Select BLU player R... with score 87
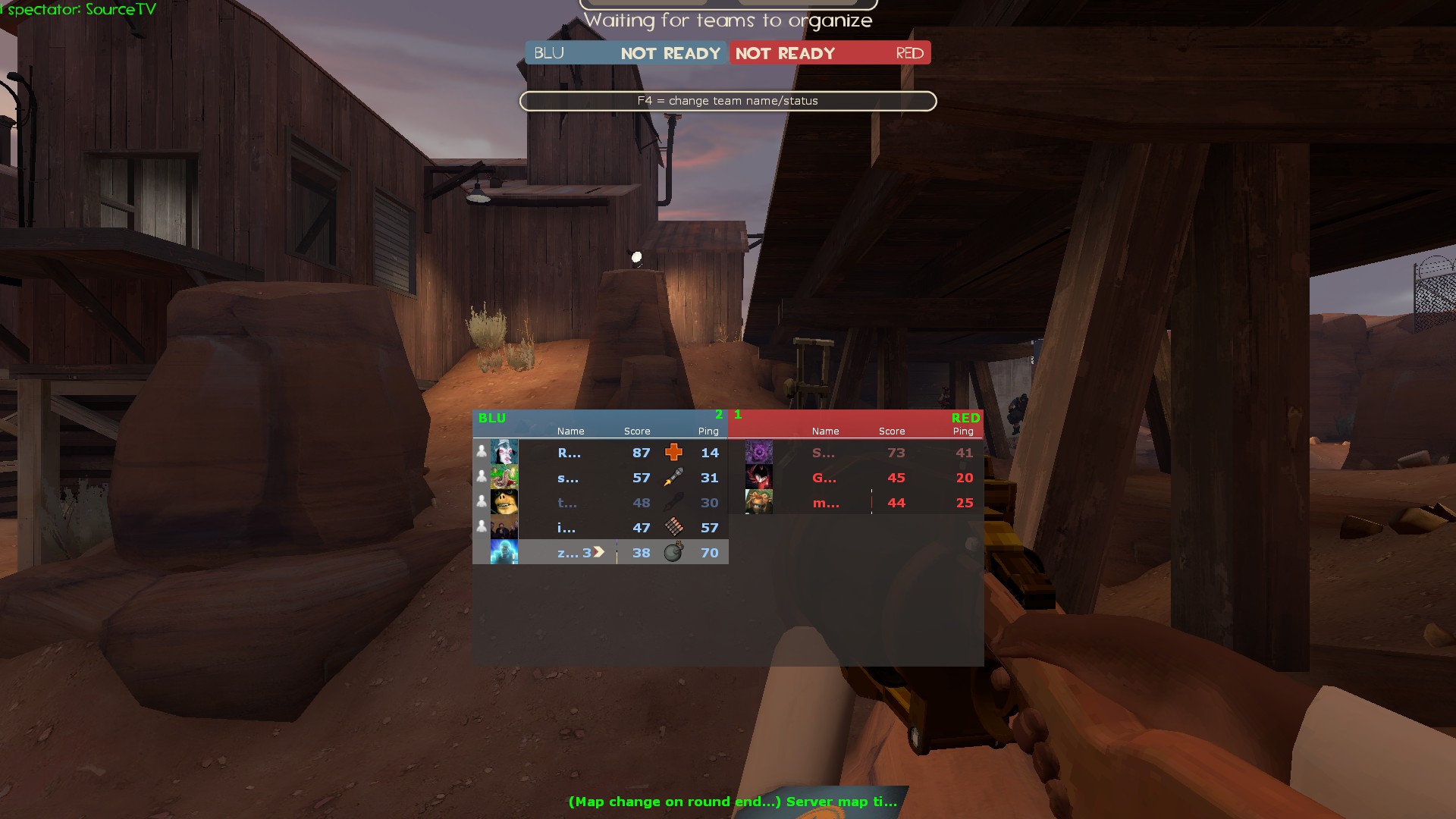Screen dimensions: 1456x819 [x=600, y=453]
